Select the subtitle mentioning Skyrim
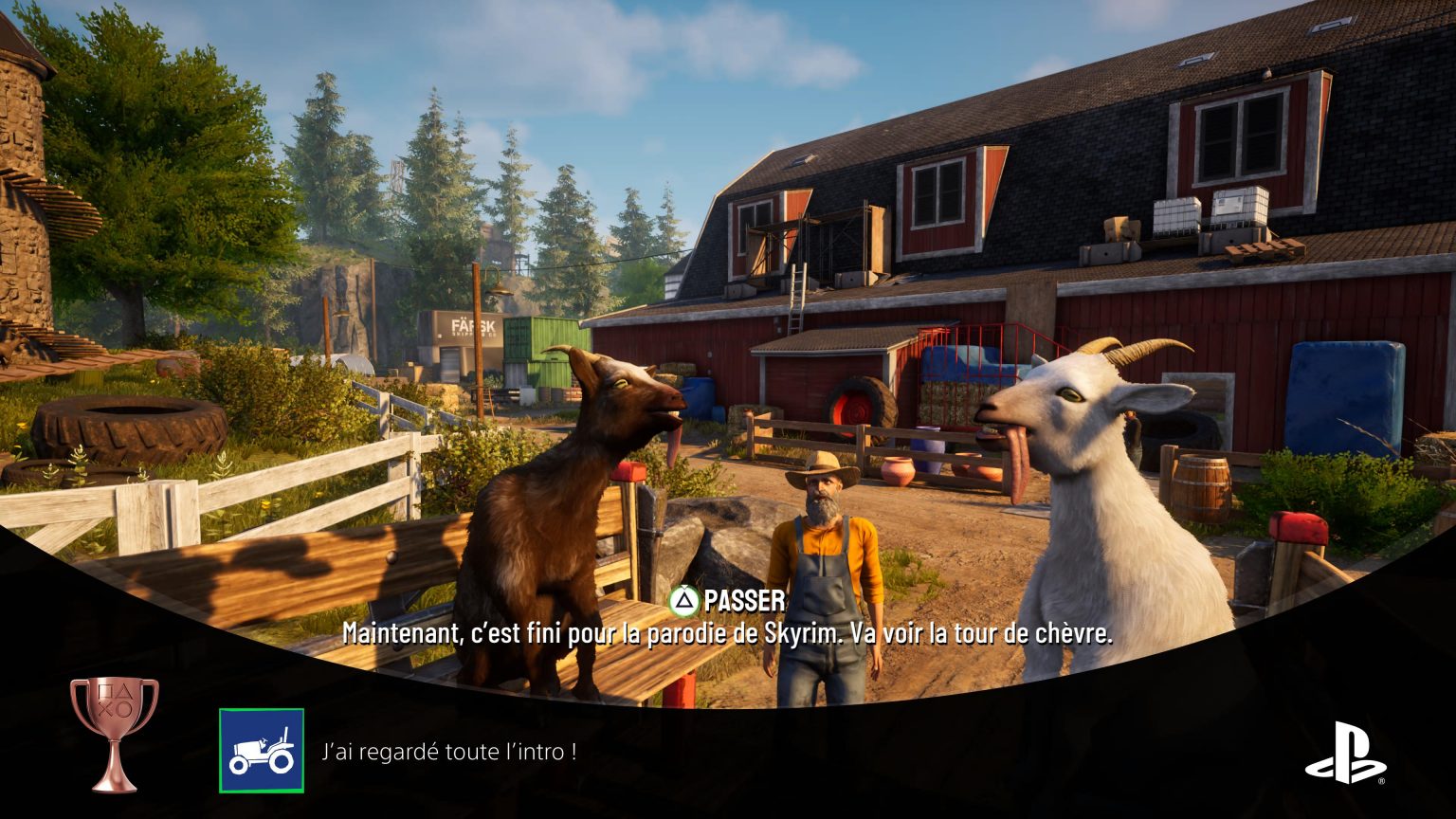1456x819 pixels. (x=730, y=635)
